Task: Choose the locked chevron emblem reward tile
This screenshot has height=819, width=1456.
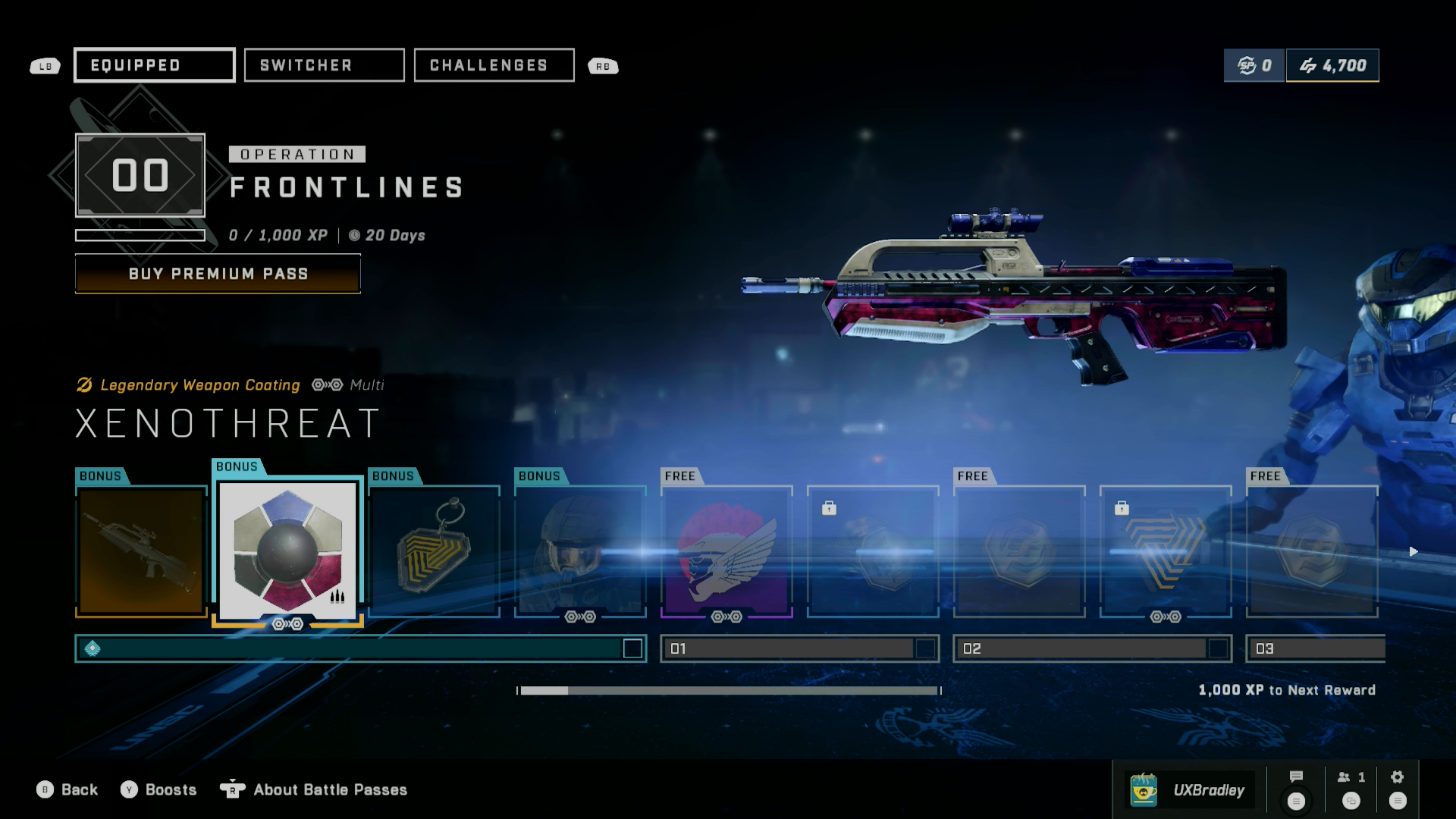Action: (1166, 551)
